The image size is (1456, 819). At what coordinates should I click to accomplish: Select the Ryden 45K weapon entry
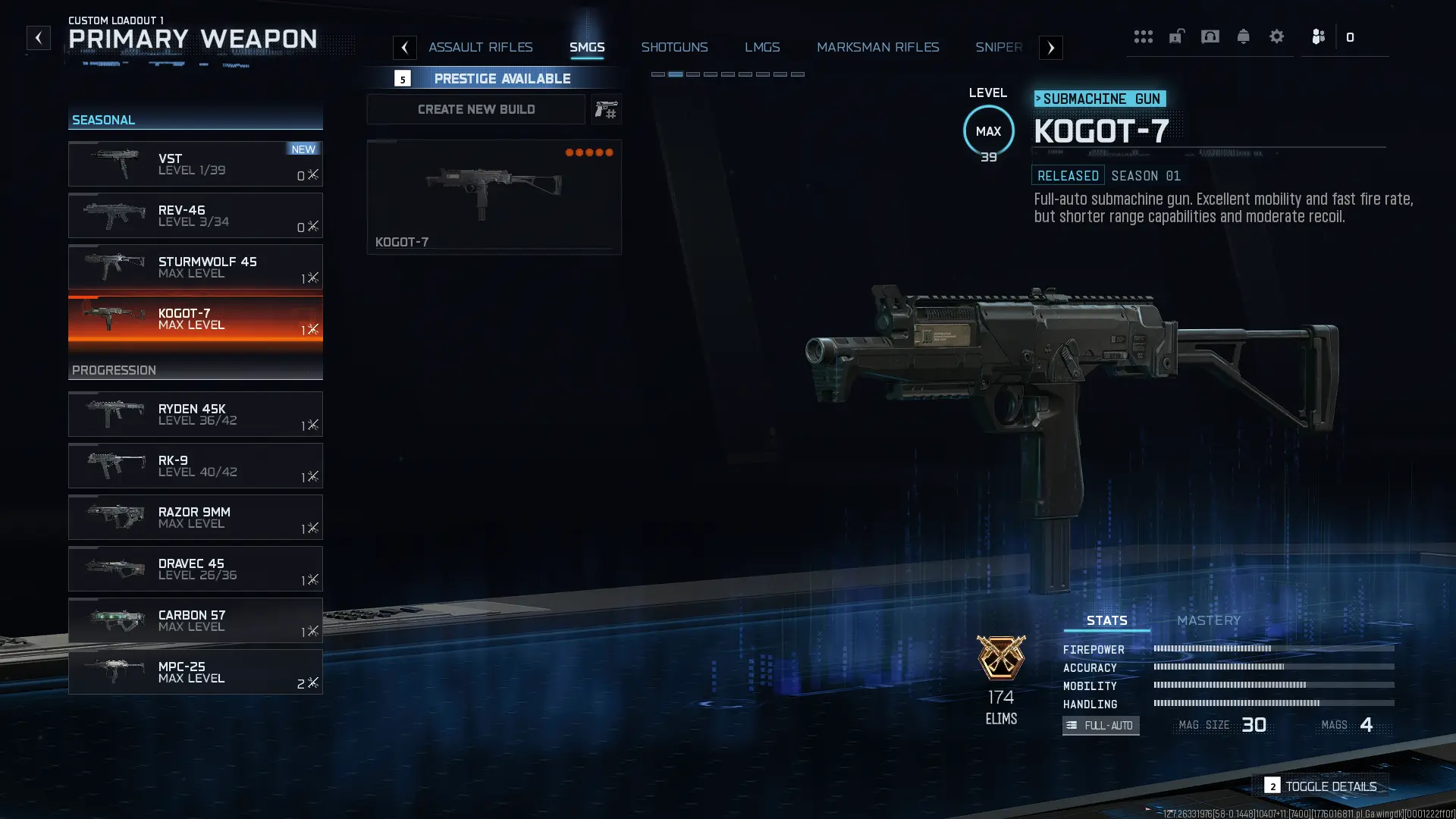pyautogui.click(x=195, y=414)
